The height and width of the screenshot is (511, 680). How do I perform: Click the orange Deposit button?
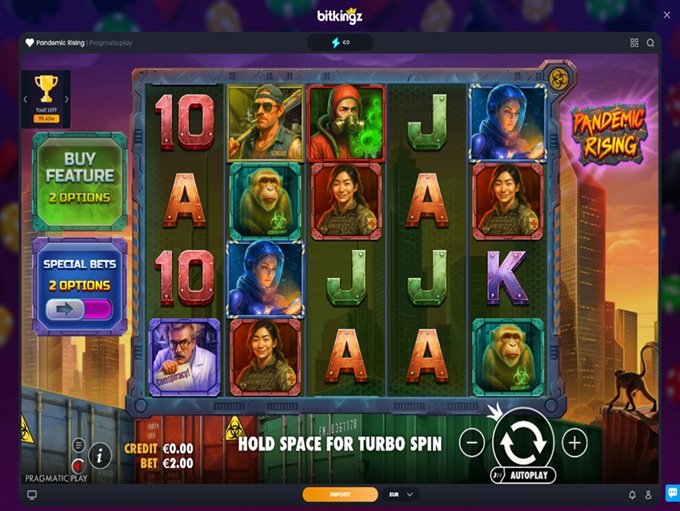pyautogui.click(x=340, y=494)
